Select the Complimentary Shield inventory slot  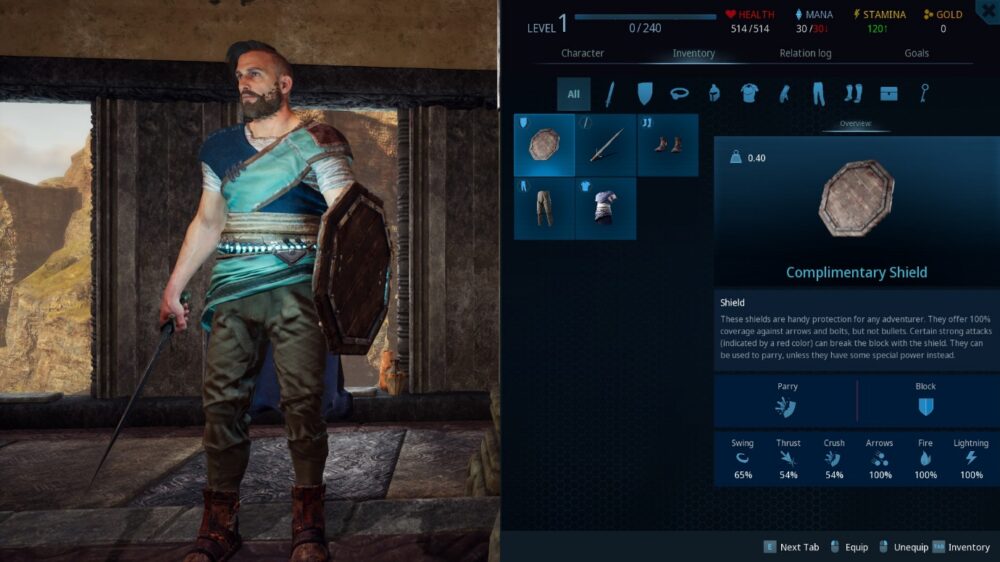544,145
